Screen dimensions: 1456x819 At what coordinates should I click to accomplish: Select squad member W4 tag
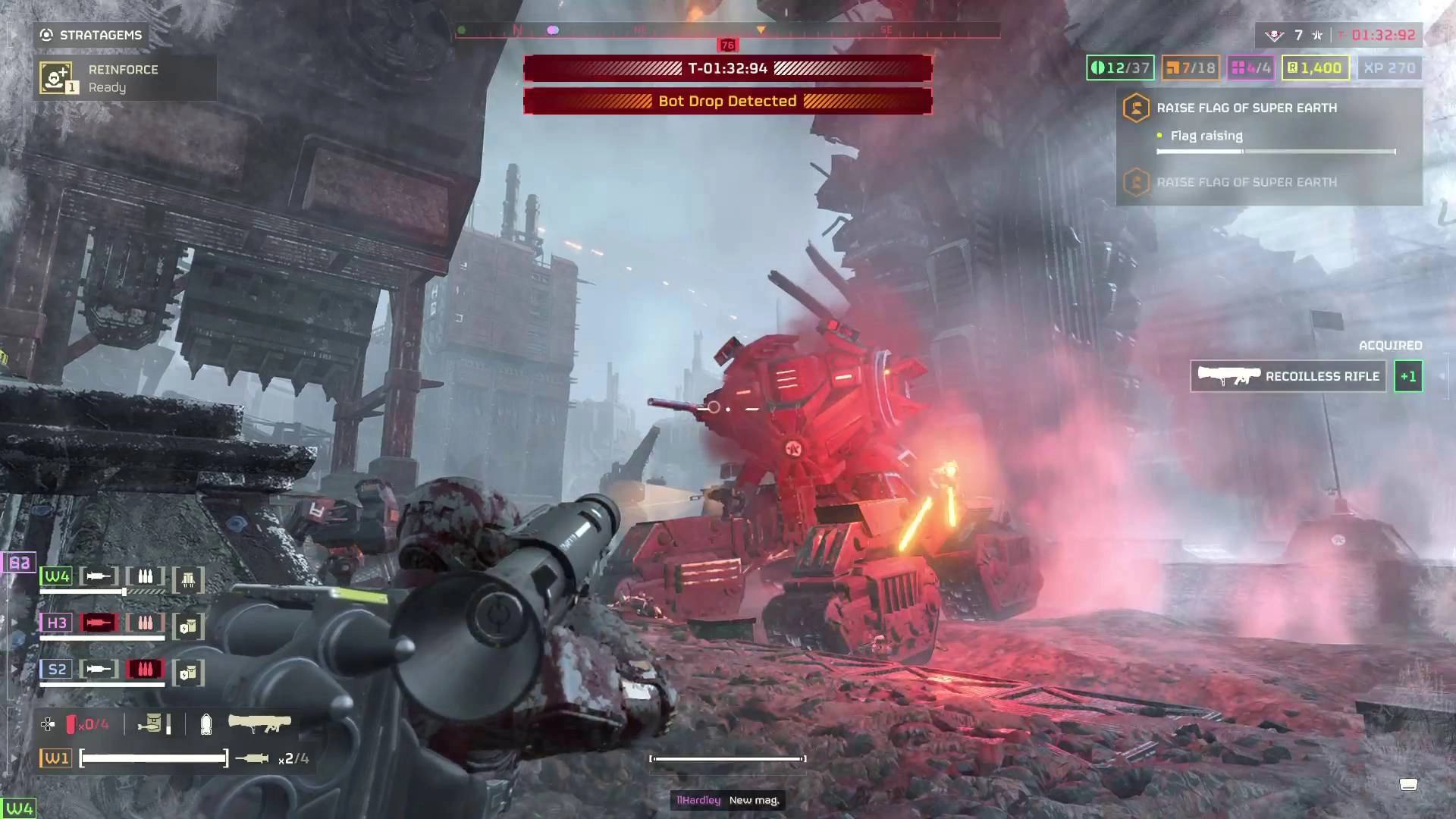[x=57, y=576]
